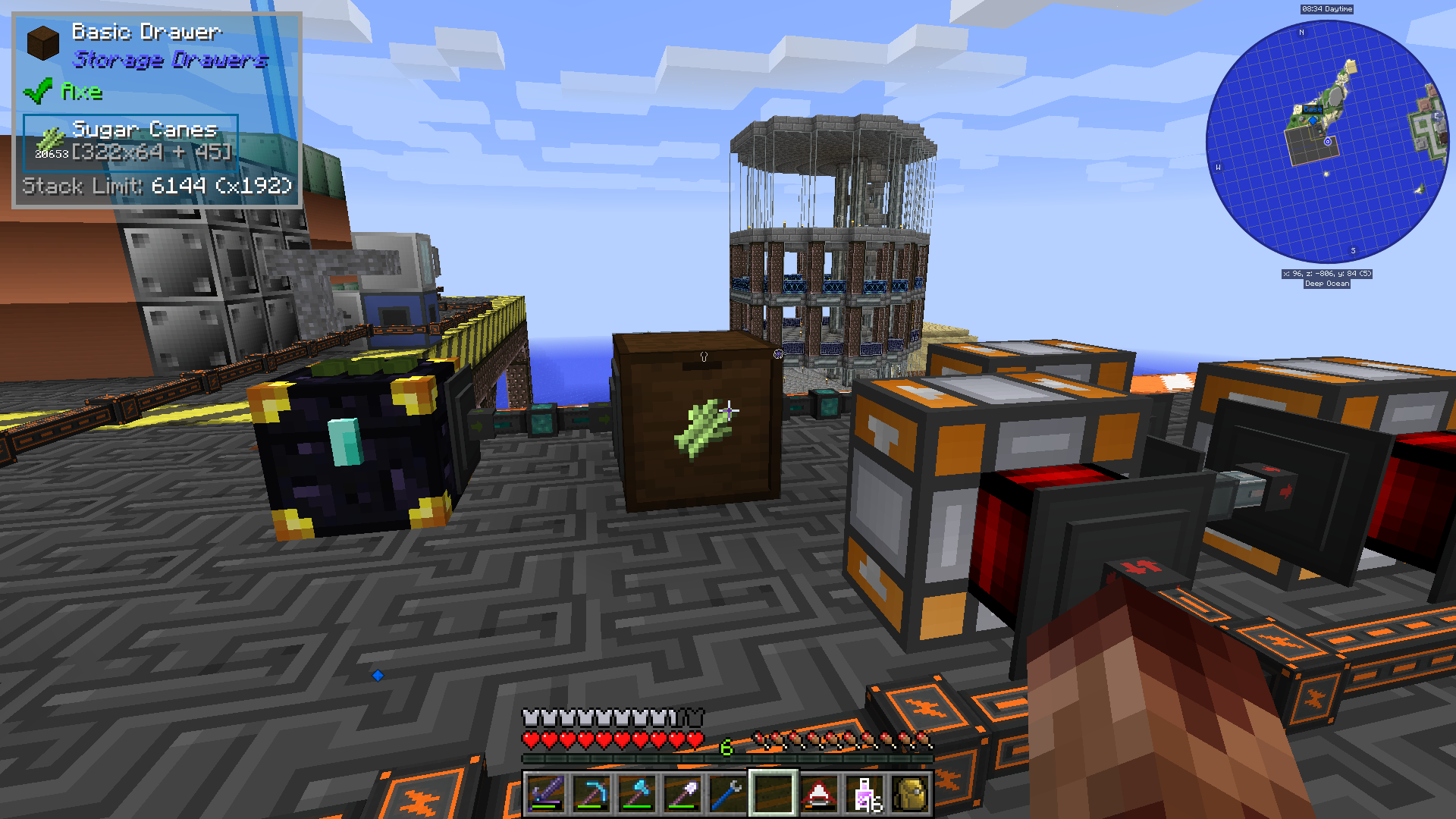Select the pink potion bottle slot
The height and width of the screenshot is (819, 1456).
[x=865, y=794]
